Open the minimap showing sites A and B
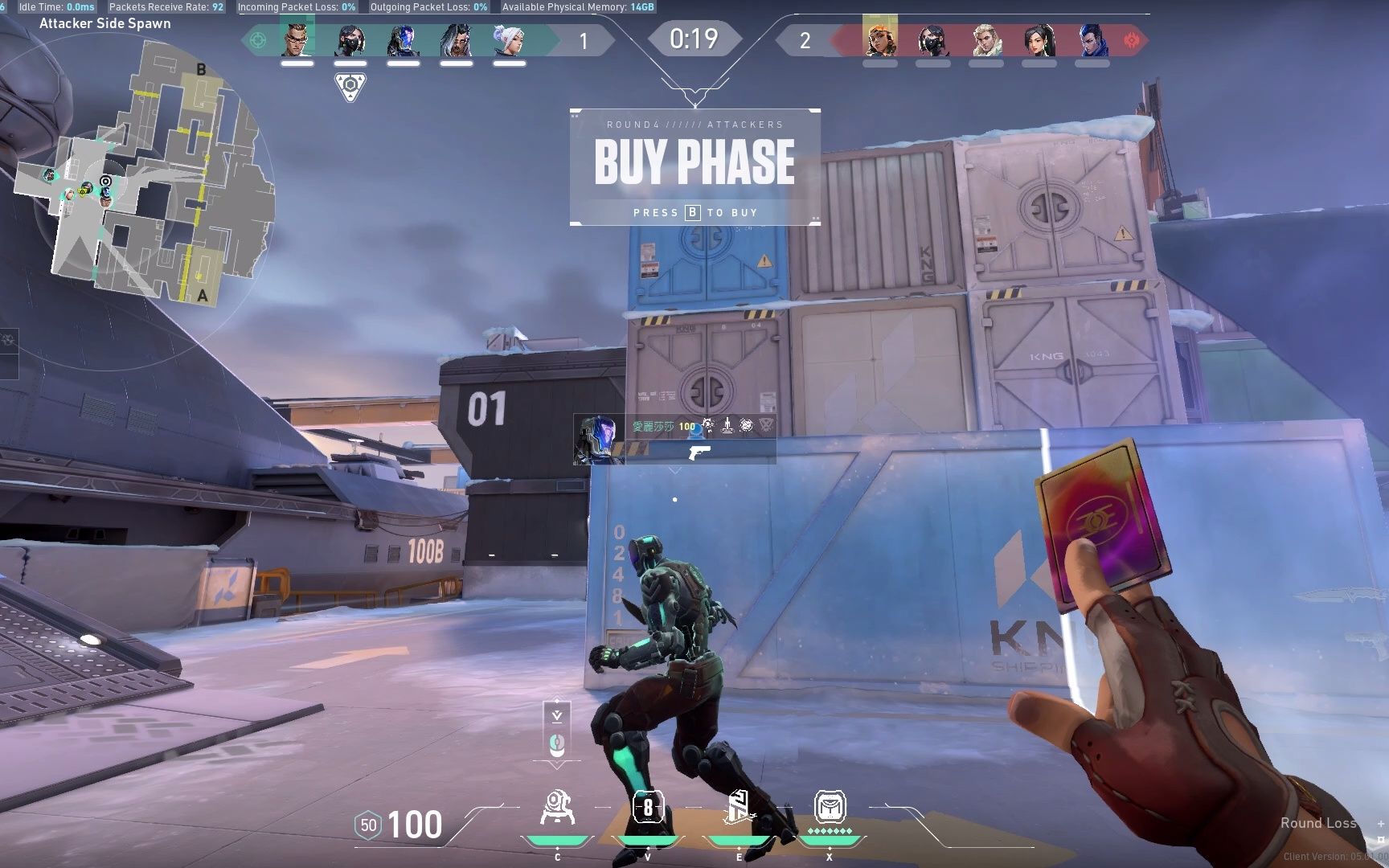 coord(145,169)
